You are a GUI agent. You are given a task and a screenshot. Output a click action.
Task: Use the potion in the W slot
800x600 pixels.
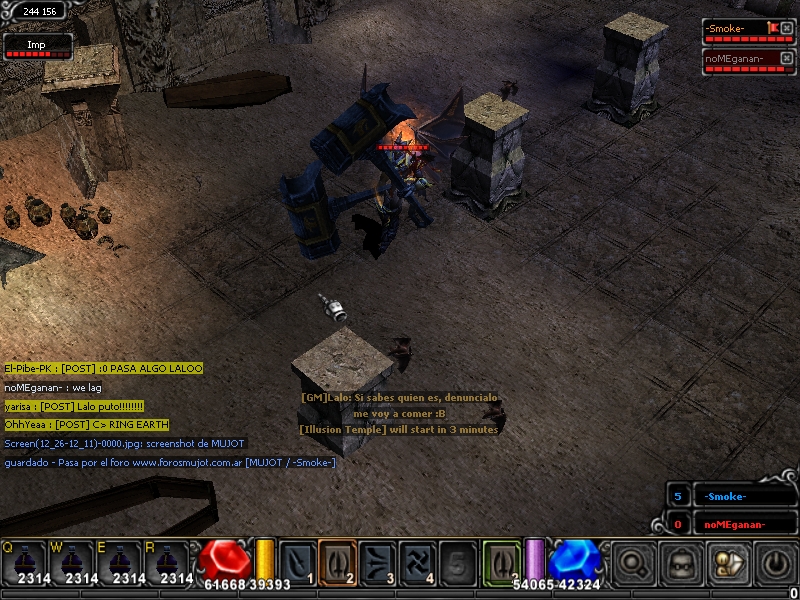(71, 561)
